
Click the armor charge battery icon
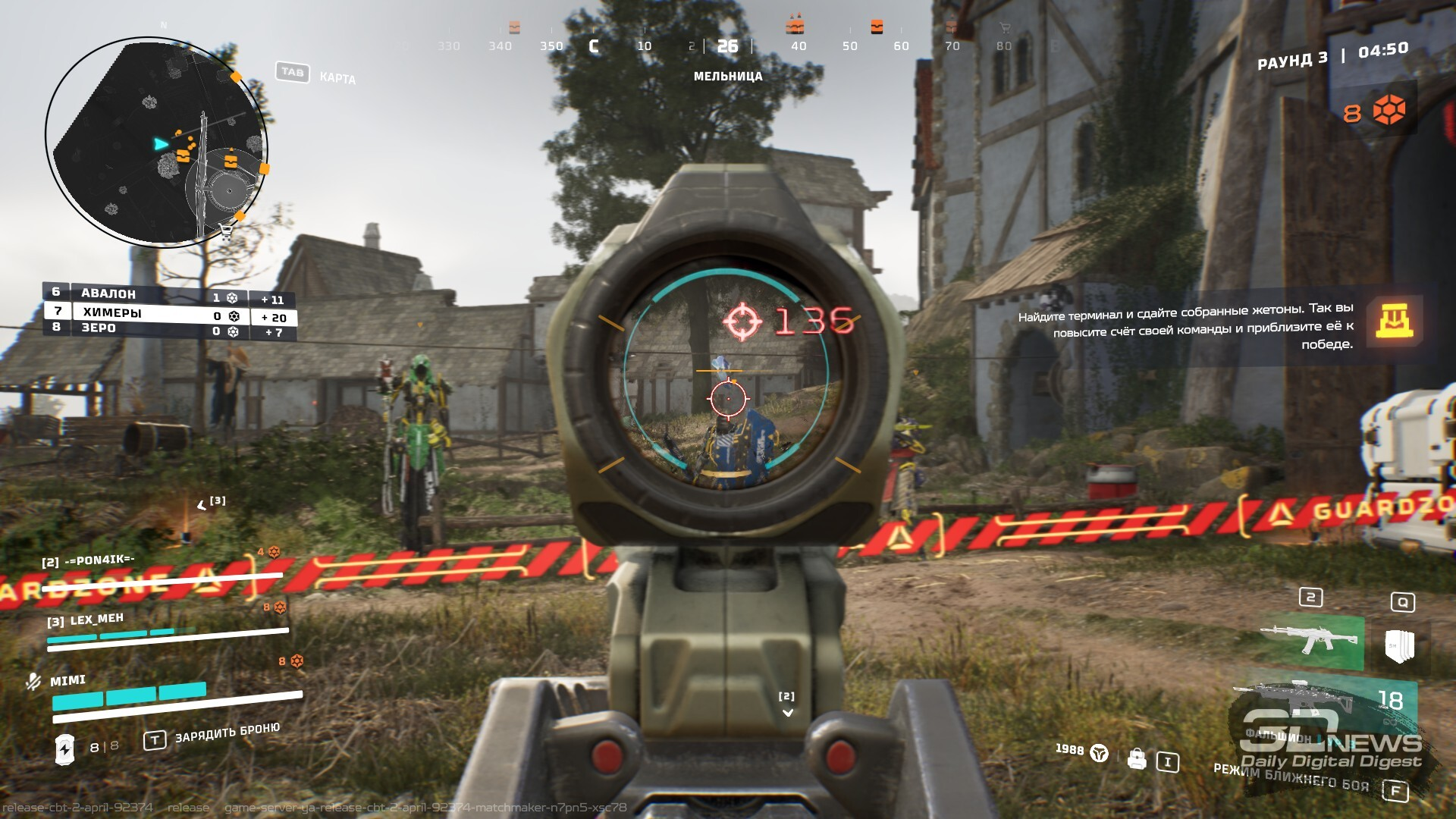pyautogui.click(x=65, y=749)
